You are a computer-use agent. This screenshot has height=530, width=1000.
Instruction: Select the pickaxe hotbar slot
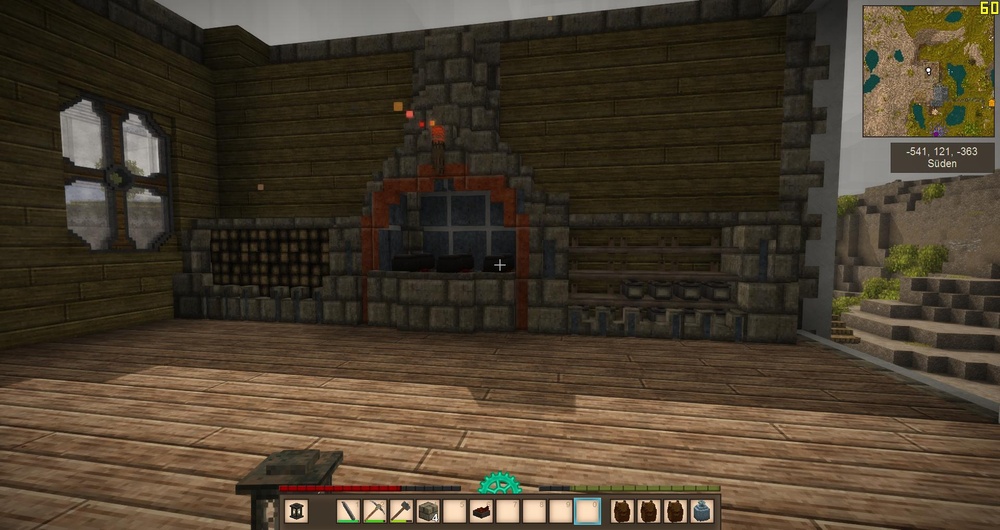(x=375, y=511)
